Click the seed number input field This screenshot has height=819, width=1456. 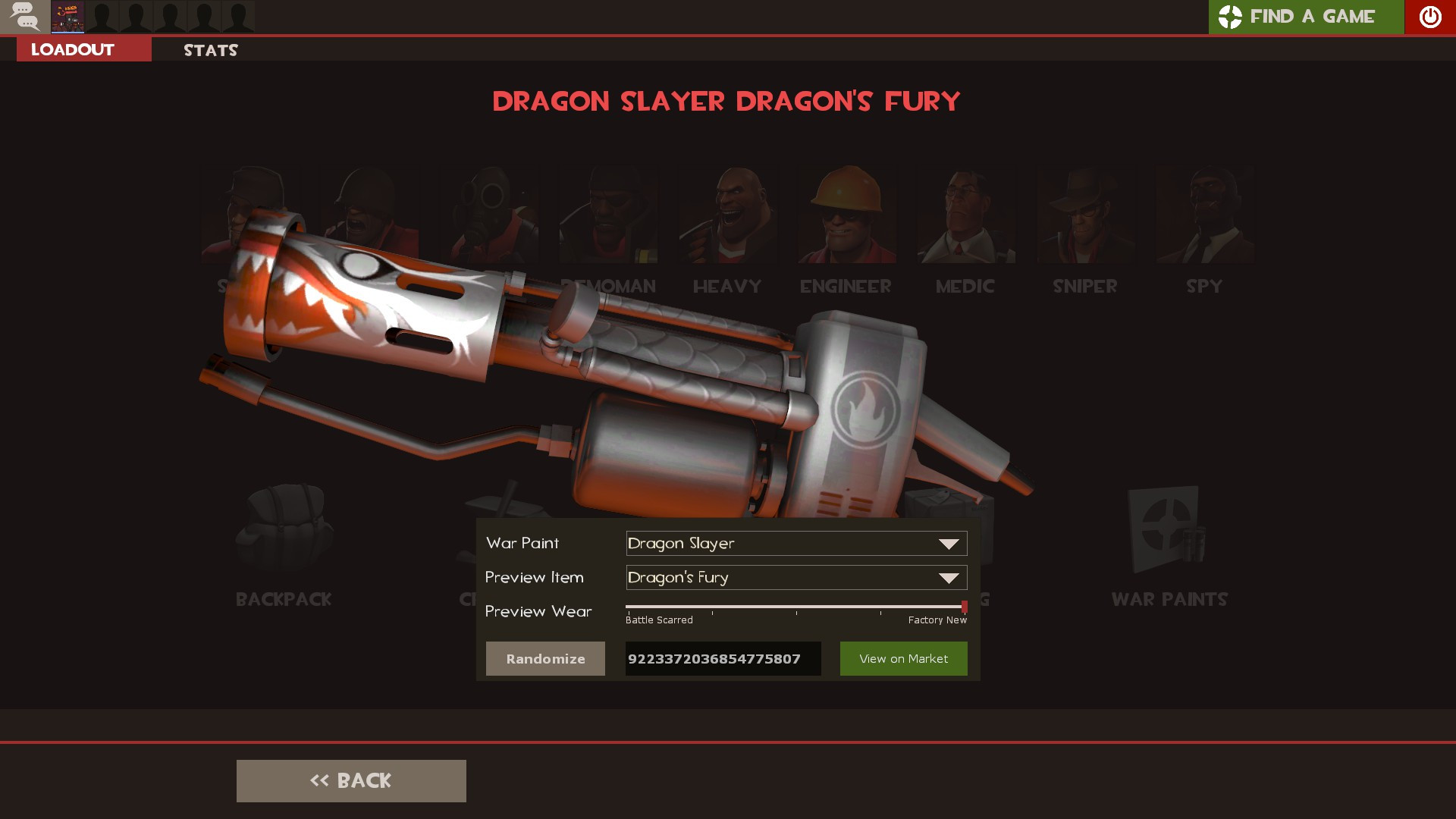pyautogui.click(x=721, y=658)
